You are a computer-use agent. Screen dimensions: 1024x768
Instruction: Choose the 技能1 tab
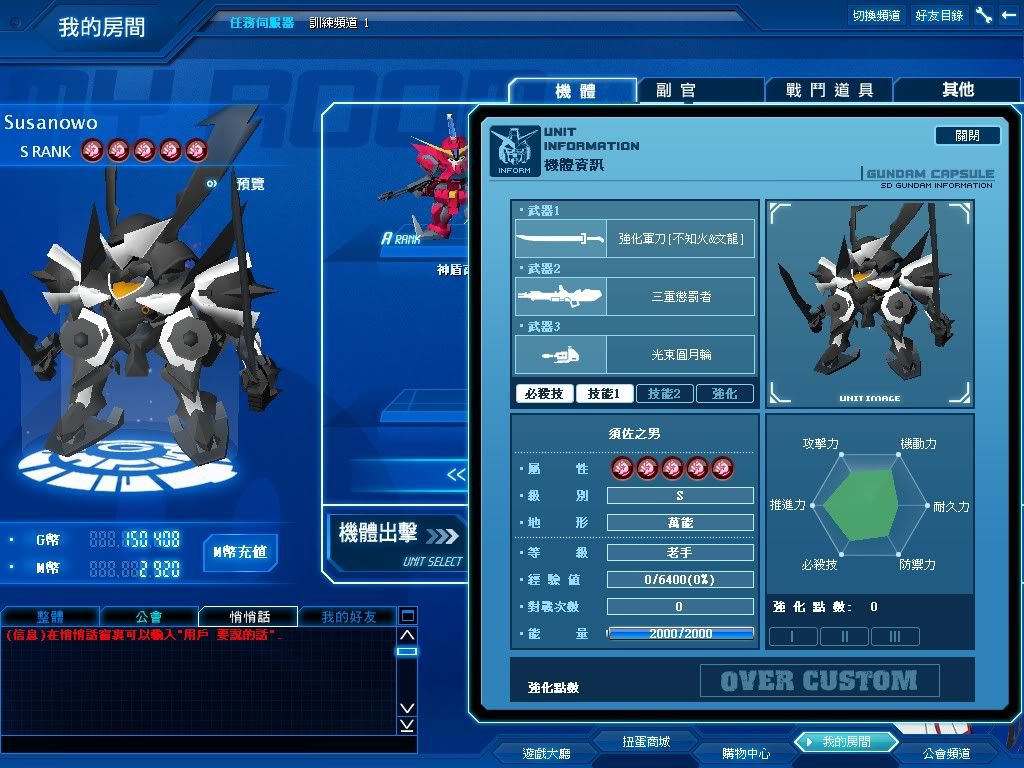click(604, 394)
